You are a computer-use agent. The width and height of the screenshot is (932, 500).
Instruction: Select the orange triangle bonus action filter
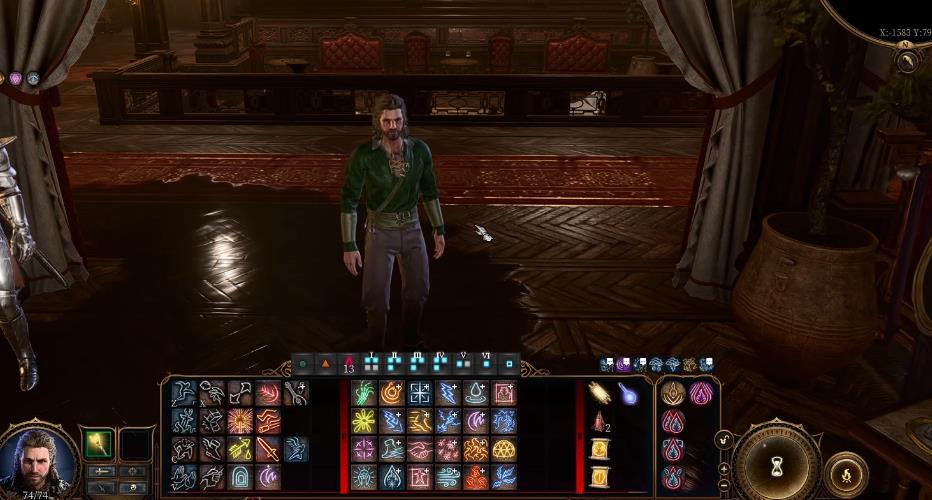pyautogui.click(x=325, y=364)
